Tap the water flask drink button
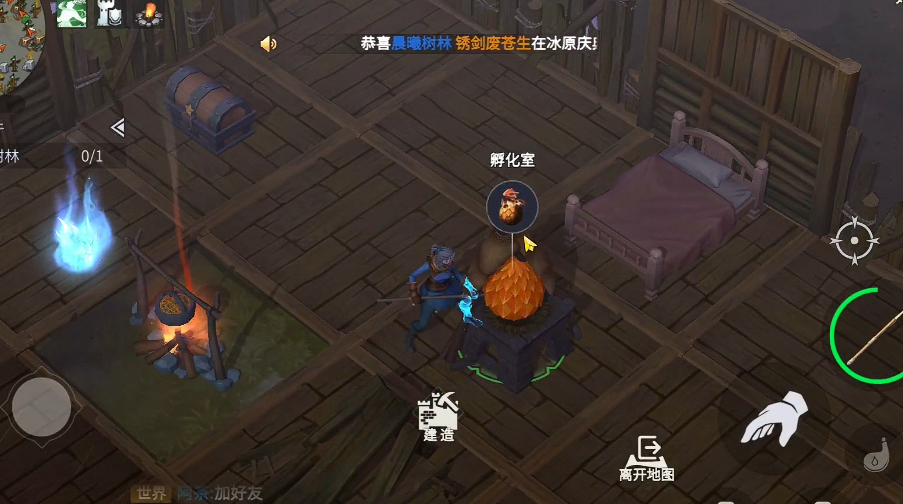 (x=879, y=455)
